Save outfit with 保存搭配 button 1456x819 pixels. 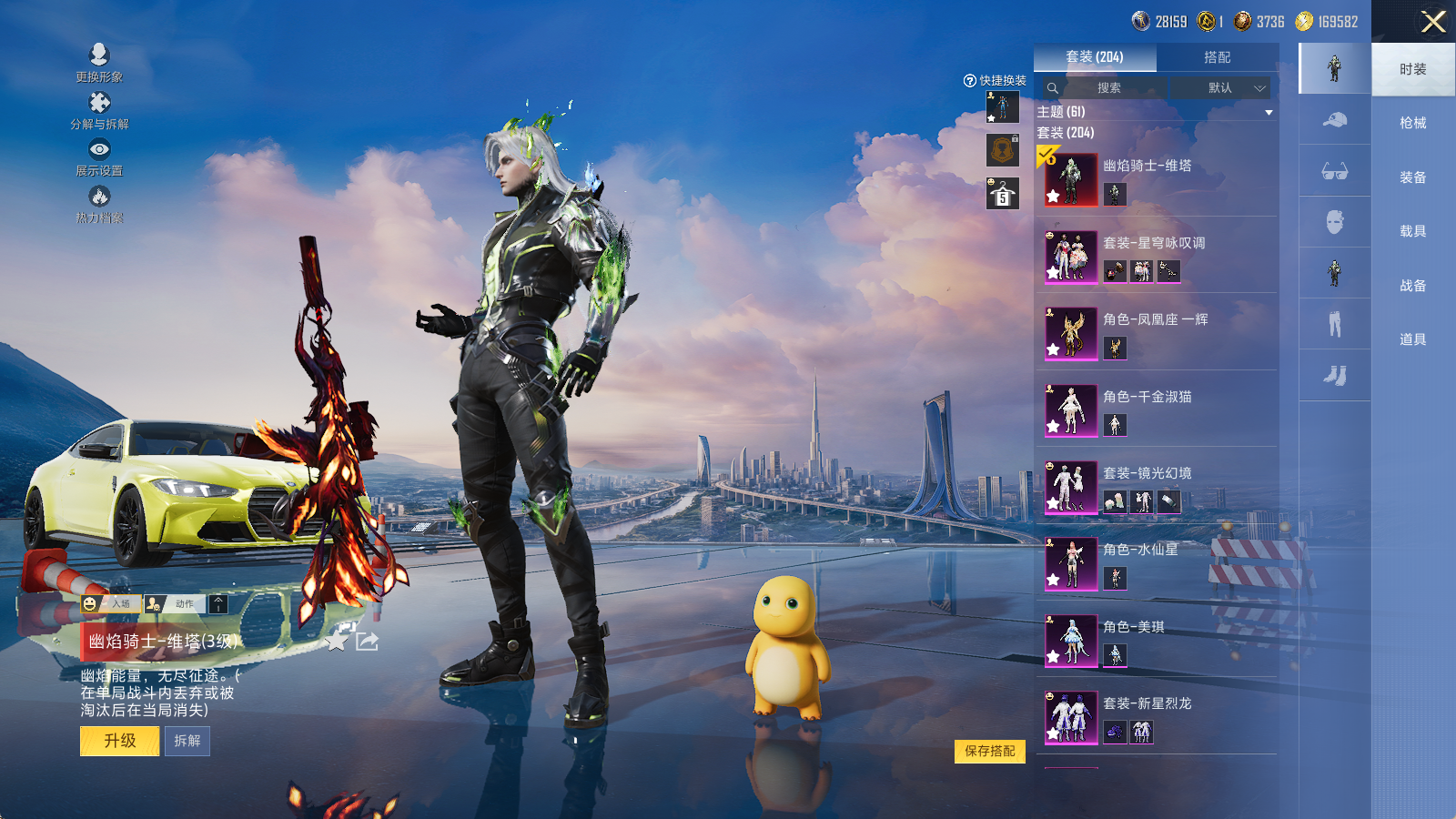click(990, 751)
